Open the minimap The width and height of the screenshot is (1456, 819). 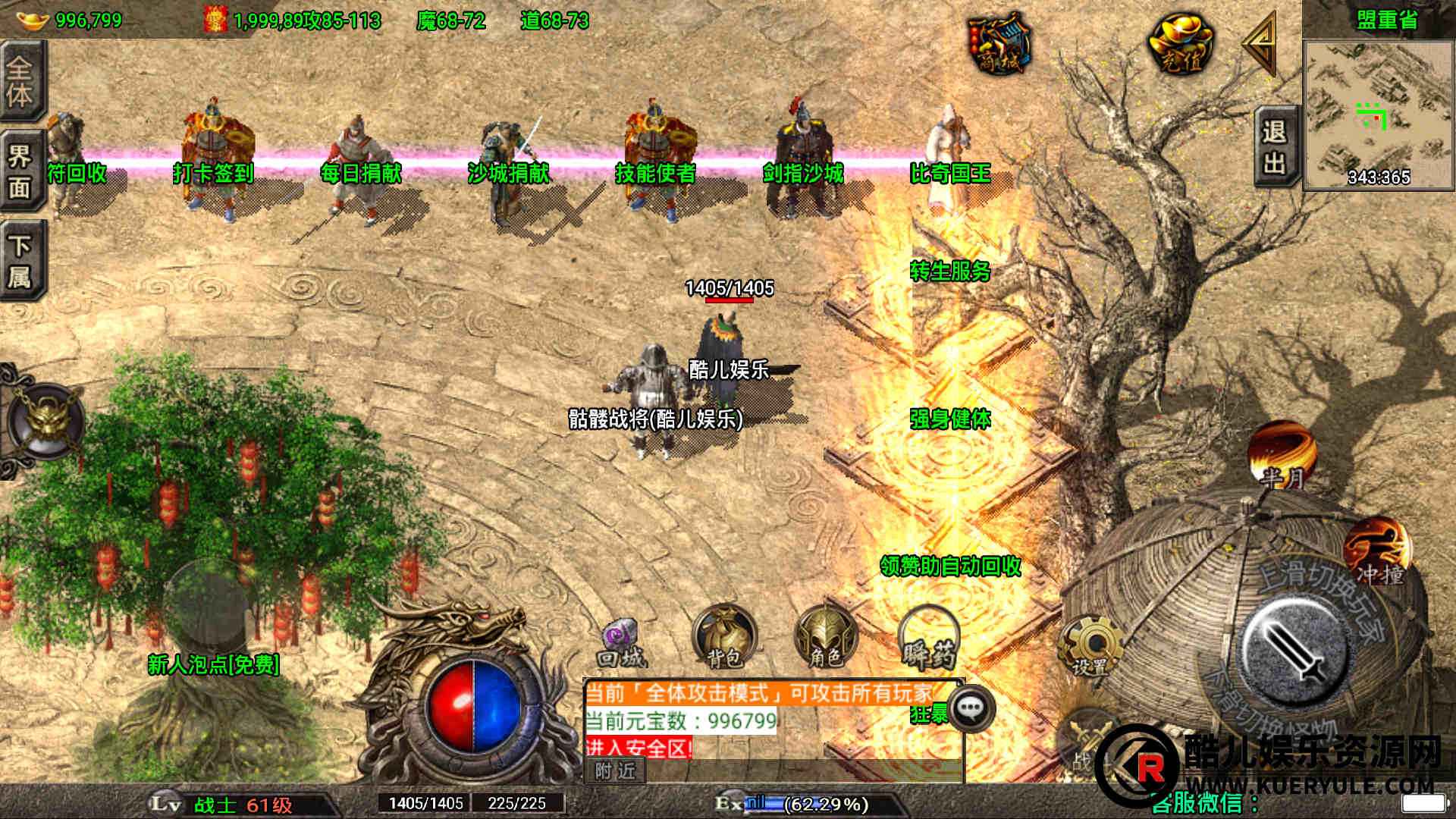1378,114
